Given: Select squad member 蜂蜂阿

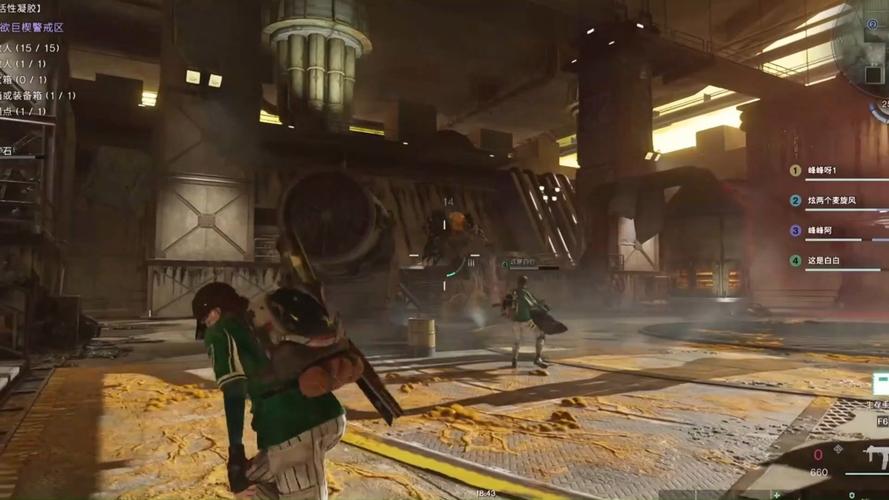Looking at the screenshot, I should pyautogui.click(x=820, y=230).
